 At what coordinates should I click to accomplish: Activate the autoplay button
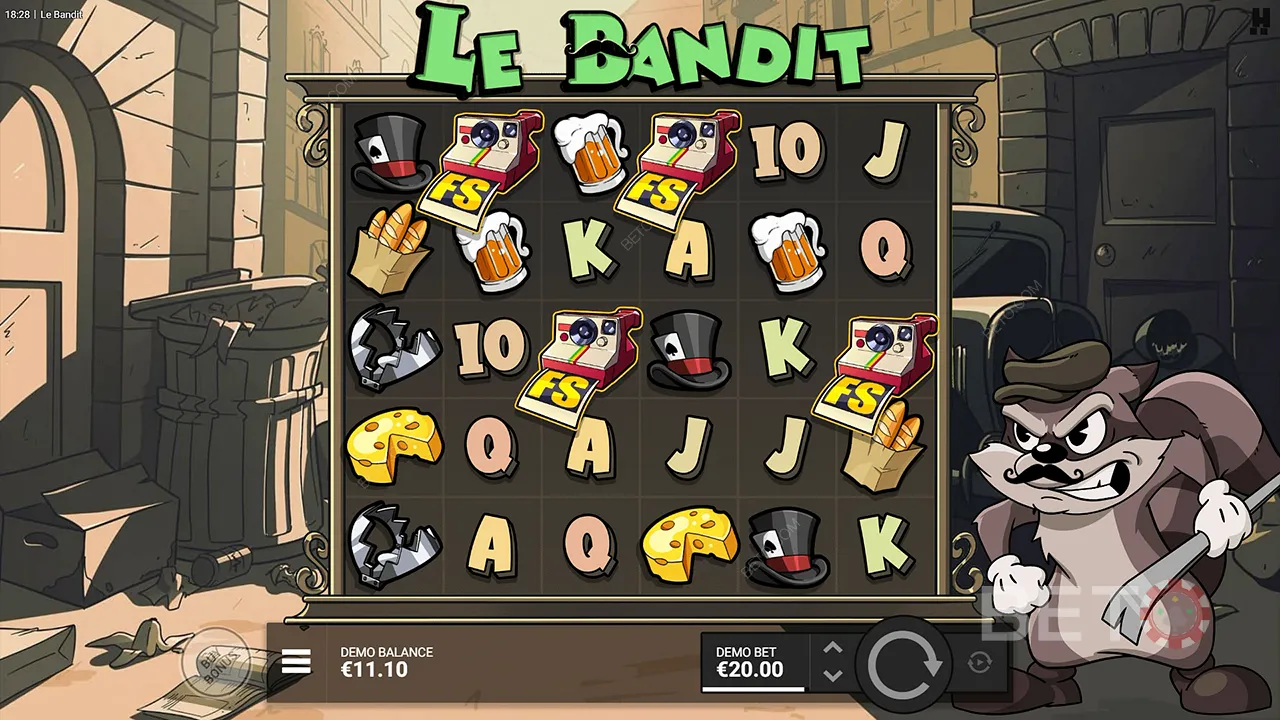980,662
